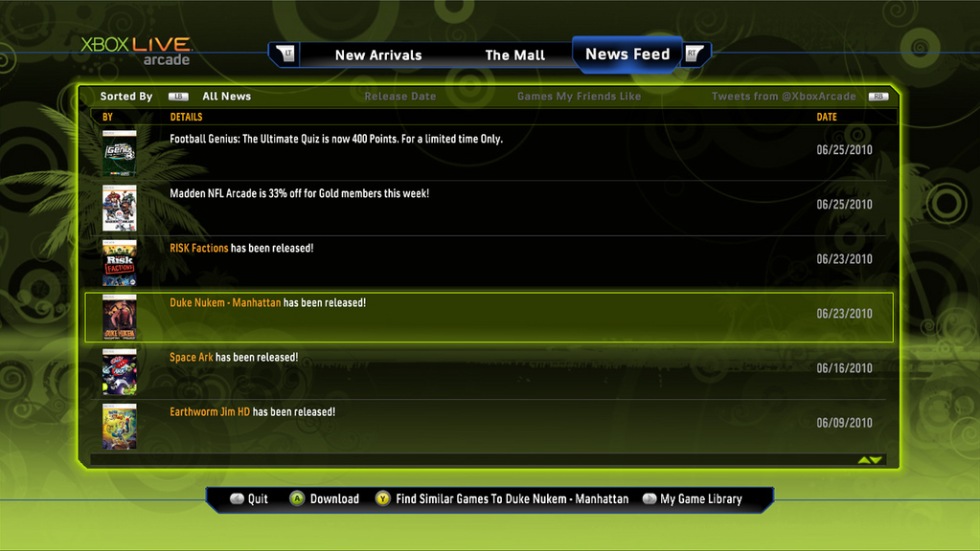980x551 pixels.
Task: Click the Earthworm Jim HD cover thumbnail
Action: 119,426
